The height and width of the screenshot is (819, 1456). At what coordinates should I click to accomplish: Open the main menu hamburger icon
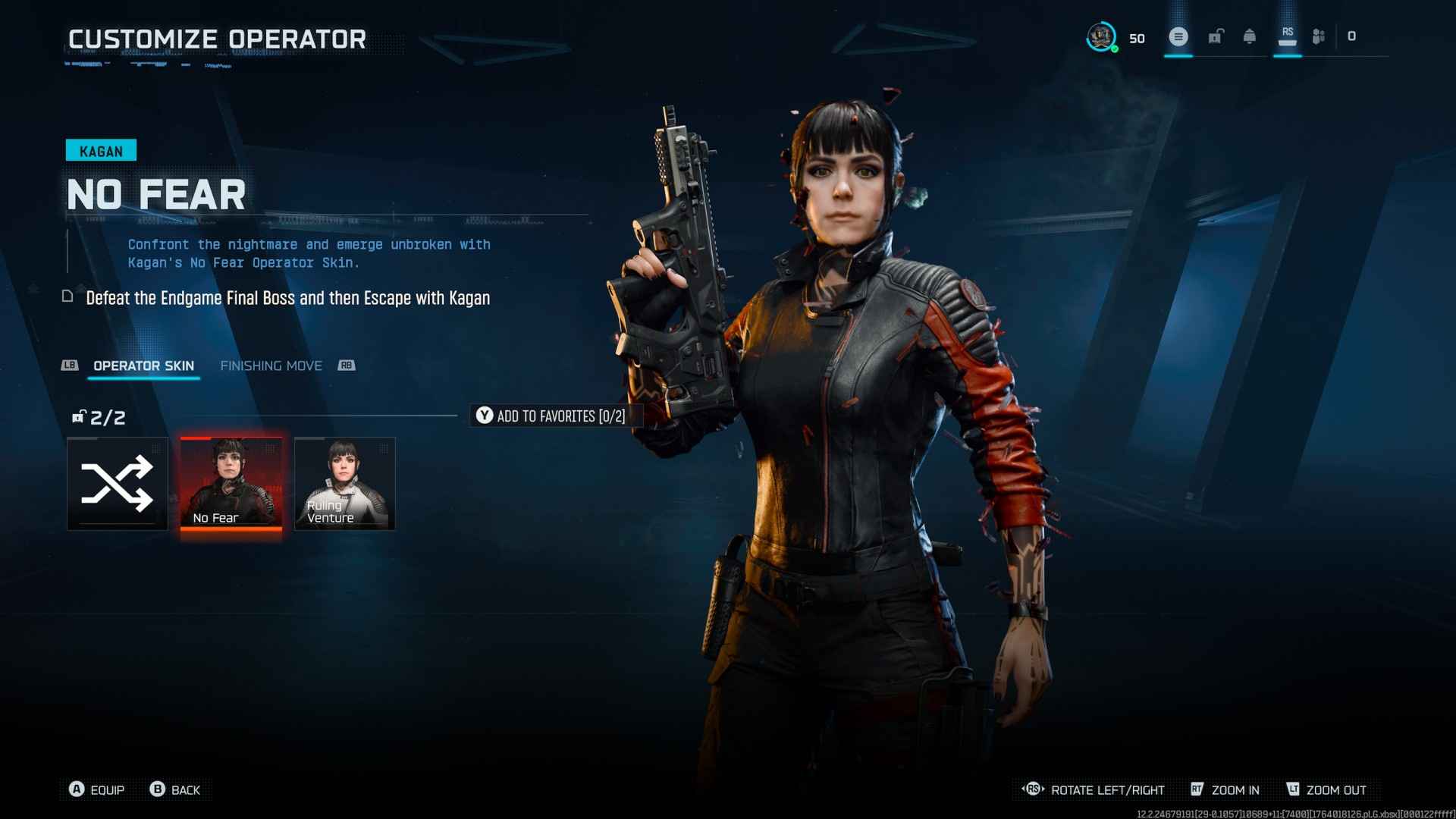1178,36
